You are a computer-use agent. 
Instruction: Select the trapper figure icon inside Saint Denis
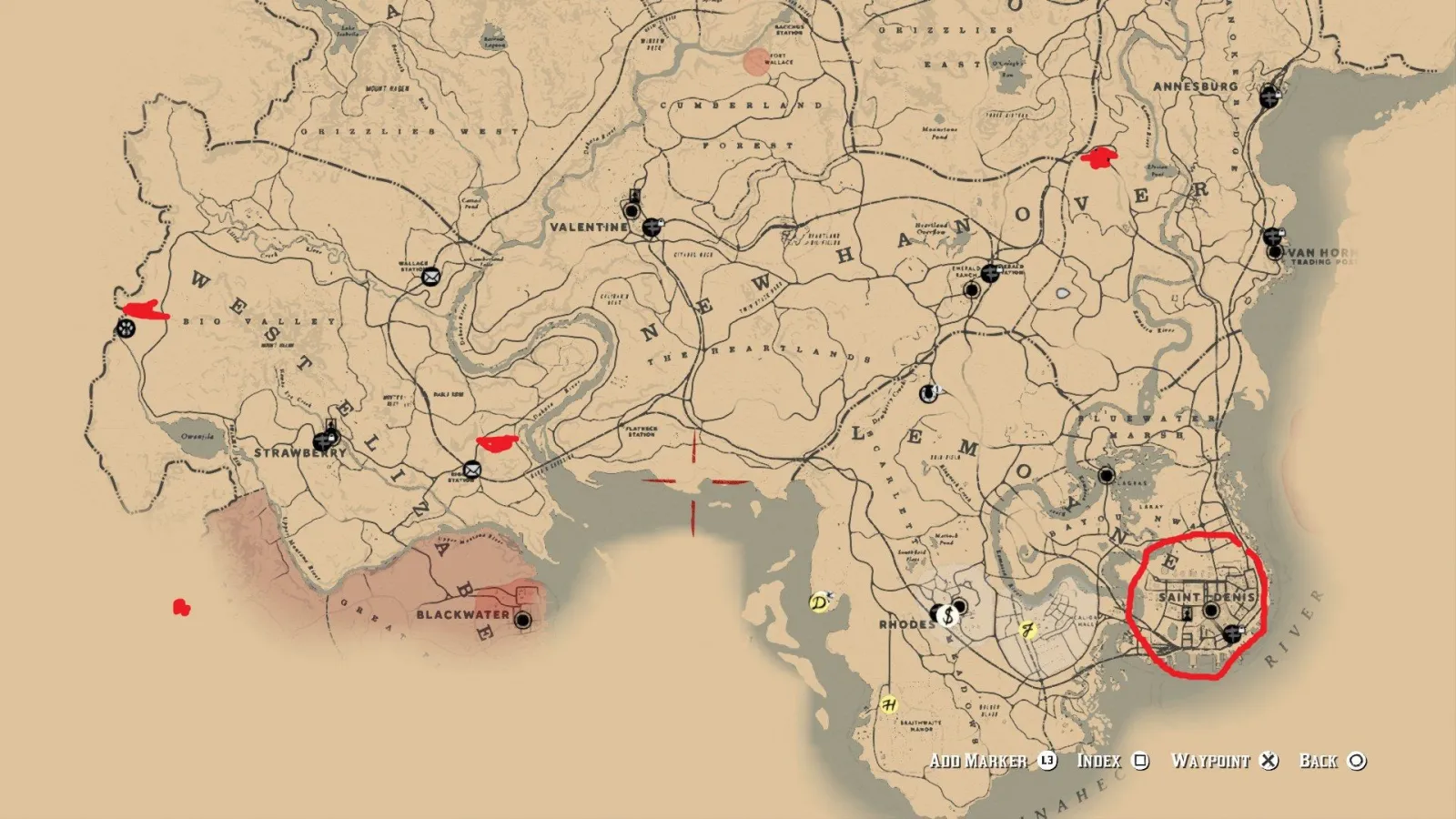(x=1188, y=613)
